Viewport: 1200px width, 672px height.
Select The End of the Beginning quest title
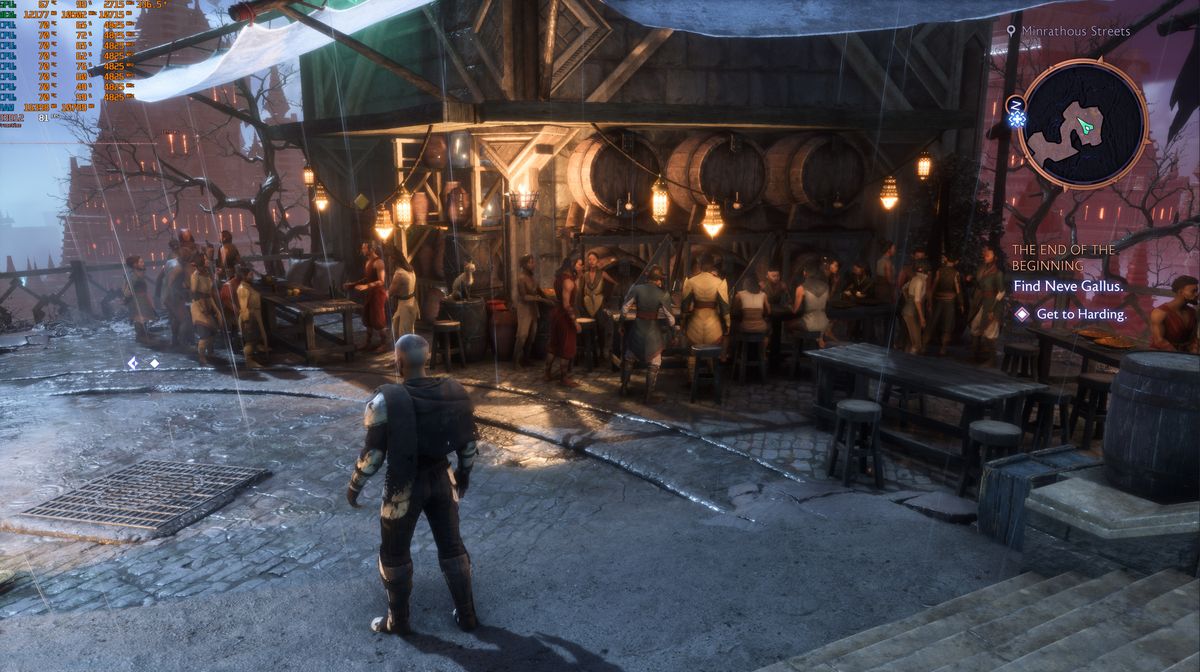pyautogui.click(x=1063, y=257)
